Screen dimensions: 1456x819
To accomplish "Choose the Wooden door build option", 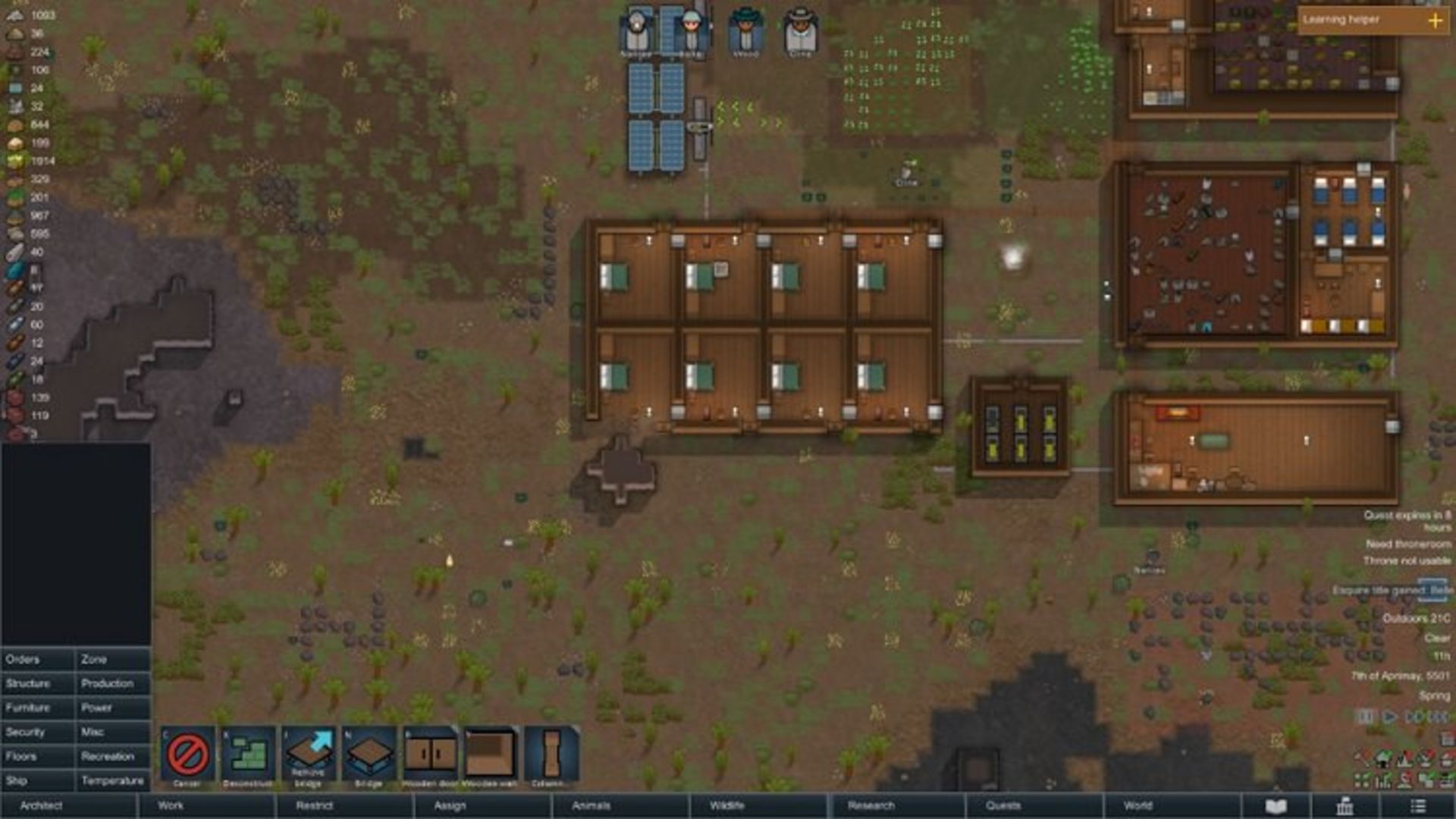I will (x=430, y=756).
